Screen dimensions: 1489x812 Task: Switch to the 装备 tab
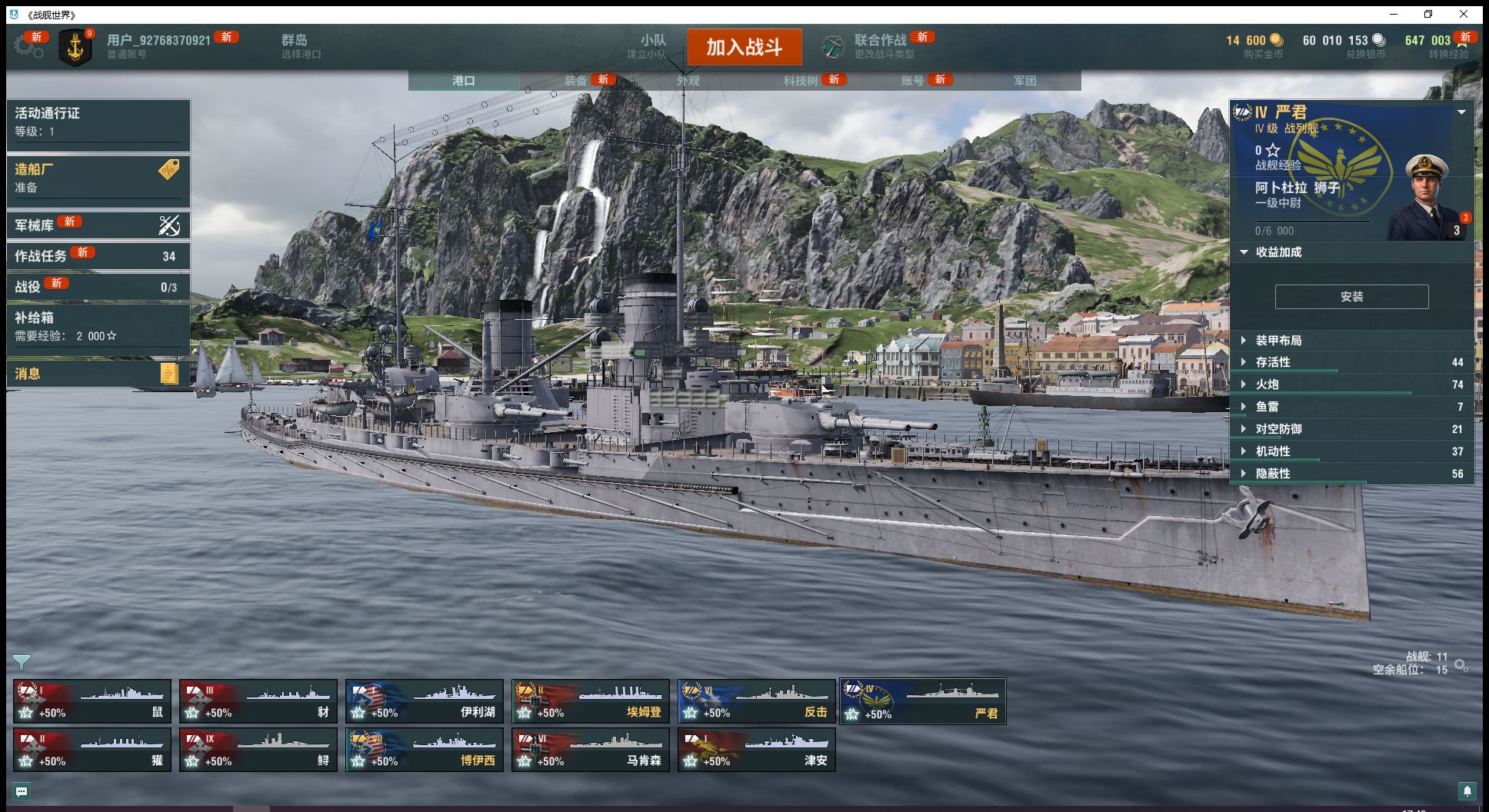click(576, 81)
